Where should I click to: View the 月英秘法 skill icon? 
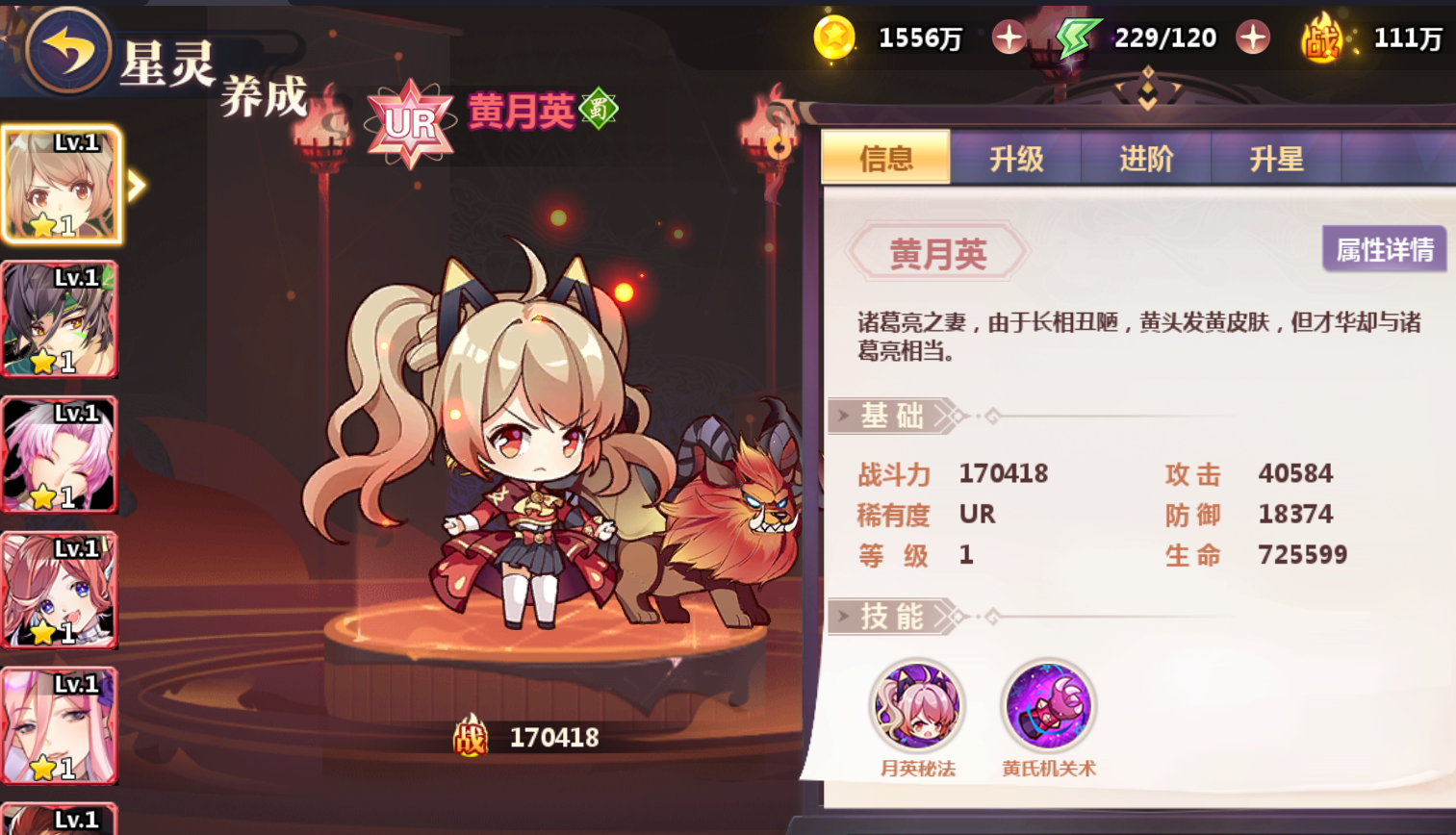click(917, 706)
